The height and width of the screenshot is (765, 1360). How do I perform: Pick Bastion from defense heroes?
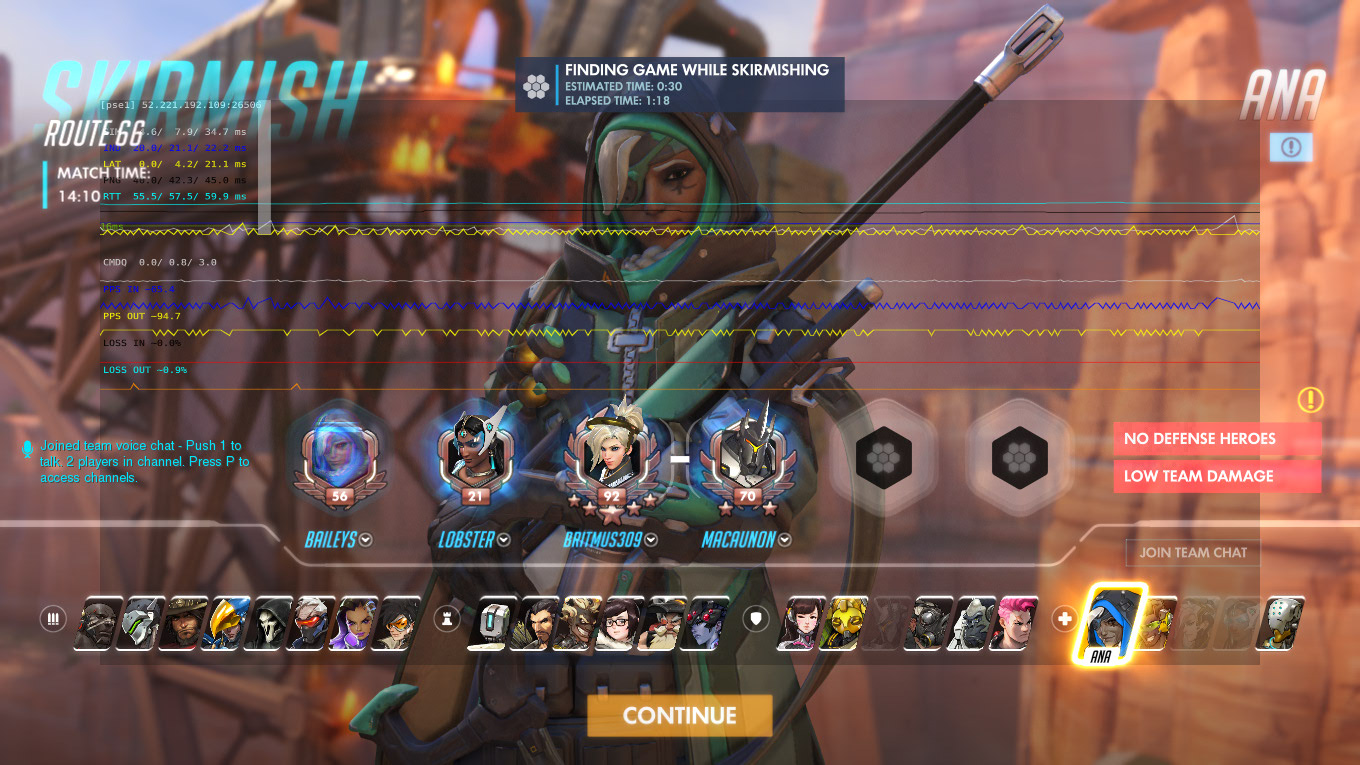[x=490, y=622]
